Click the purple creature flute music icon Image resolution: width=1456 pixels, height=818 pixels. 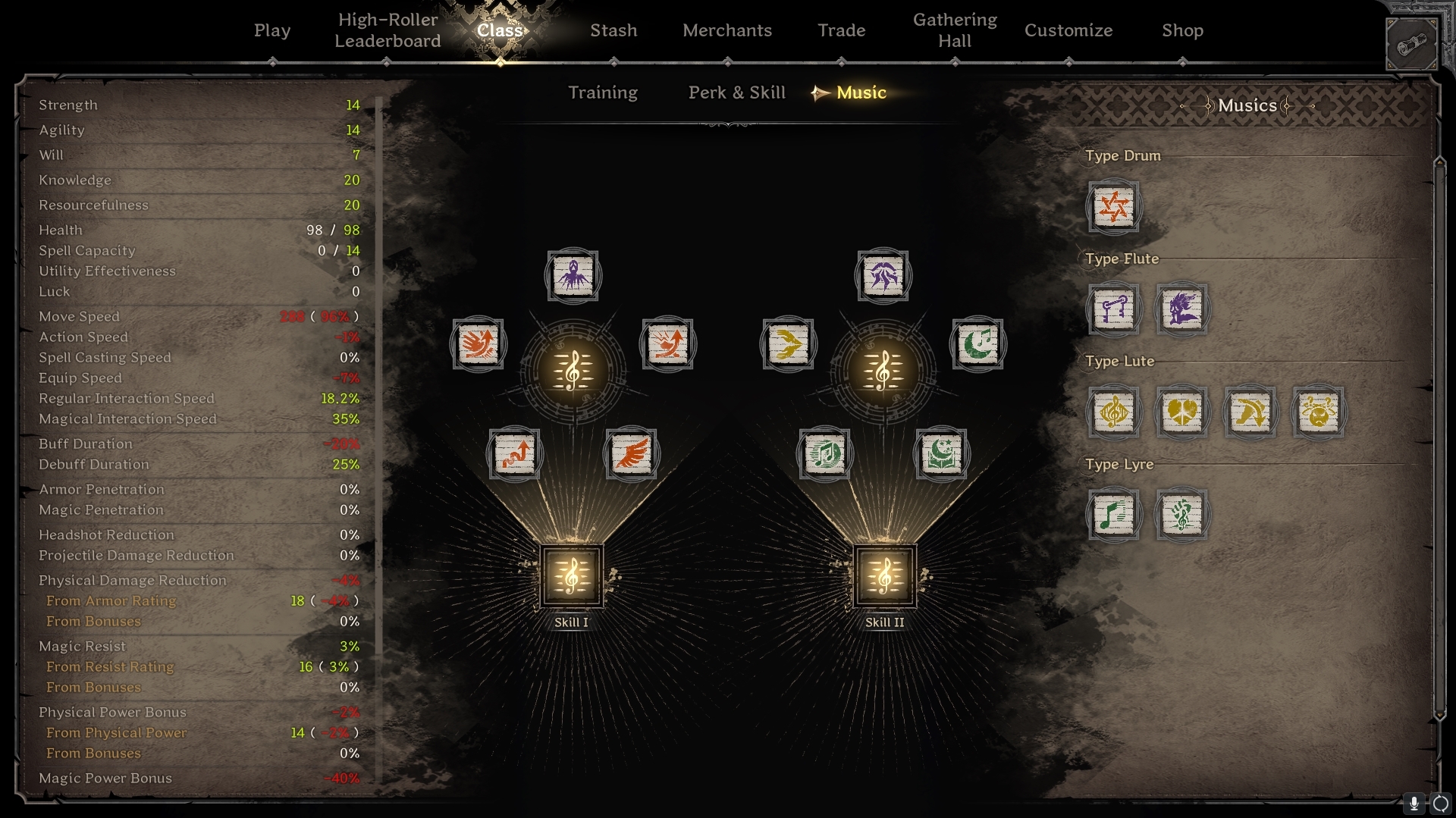[1181, 309]
